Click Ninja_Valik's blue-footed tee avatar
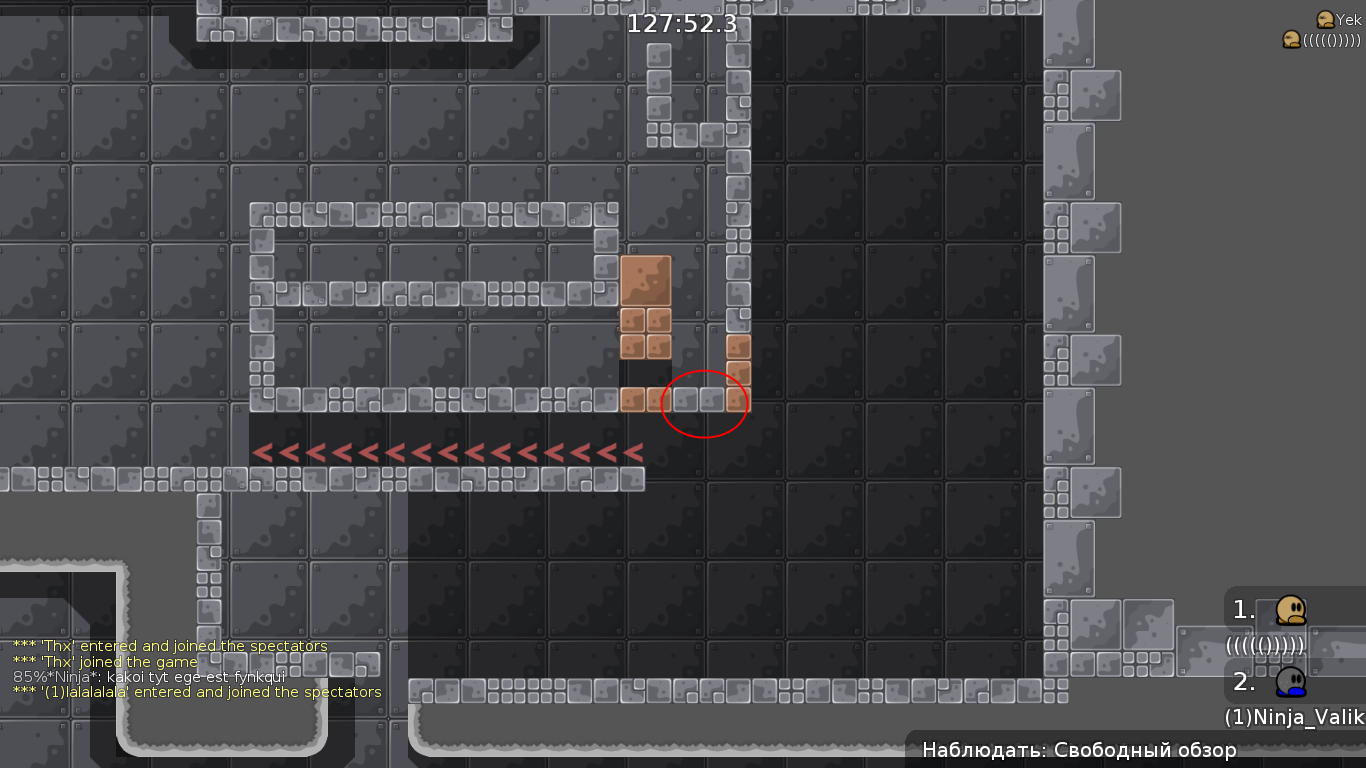 point(1290,683)
